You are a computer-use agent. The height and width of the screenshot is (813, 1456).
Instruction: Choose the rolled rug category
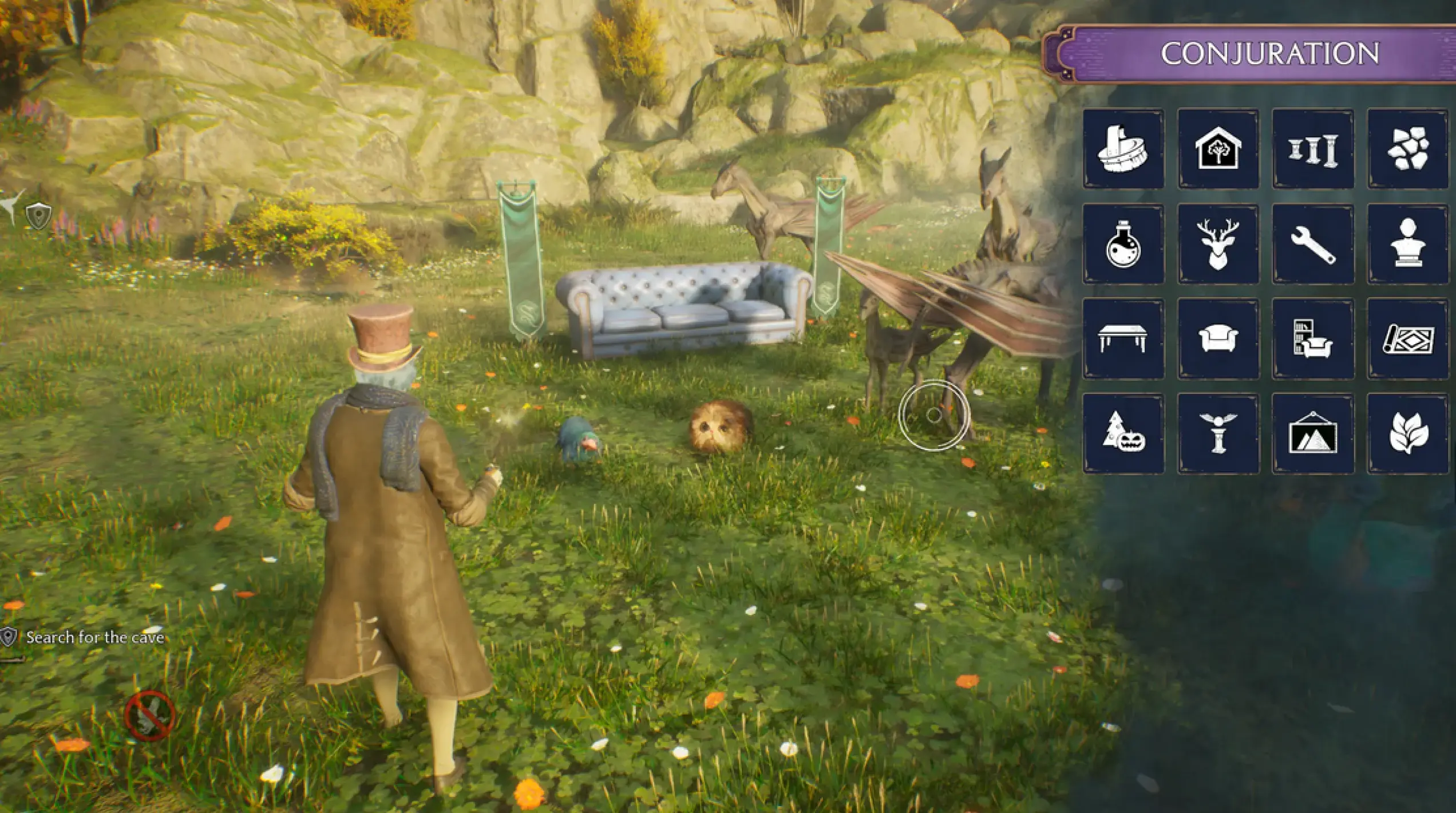coord(1408,339)
